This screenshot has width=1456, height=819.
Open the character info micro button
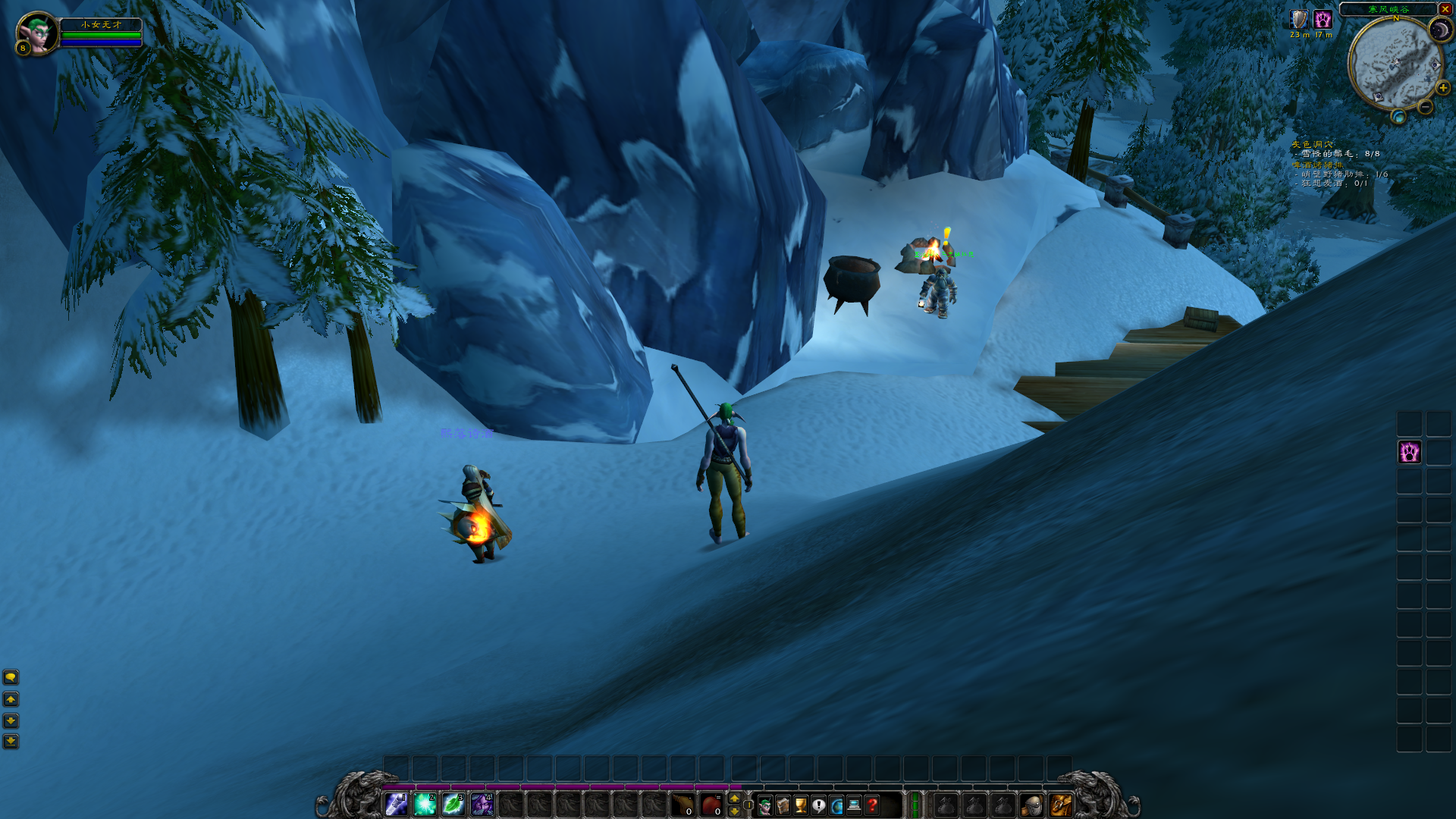coord(764,805)
